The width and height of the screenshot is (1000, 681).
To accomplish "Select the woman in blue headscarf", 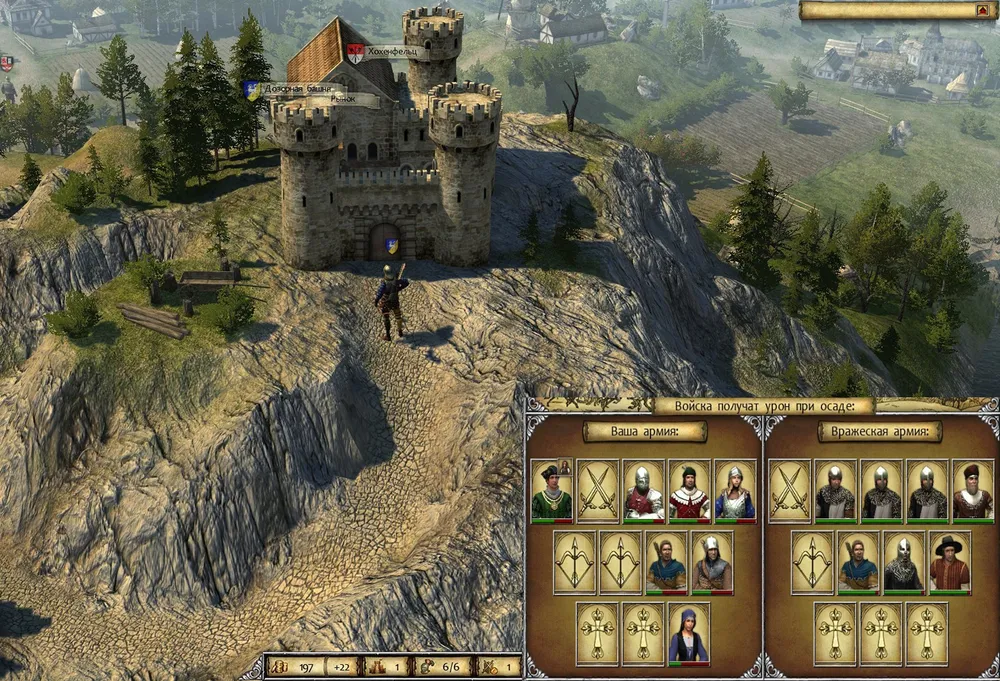I will click(689, 634).
